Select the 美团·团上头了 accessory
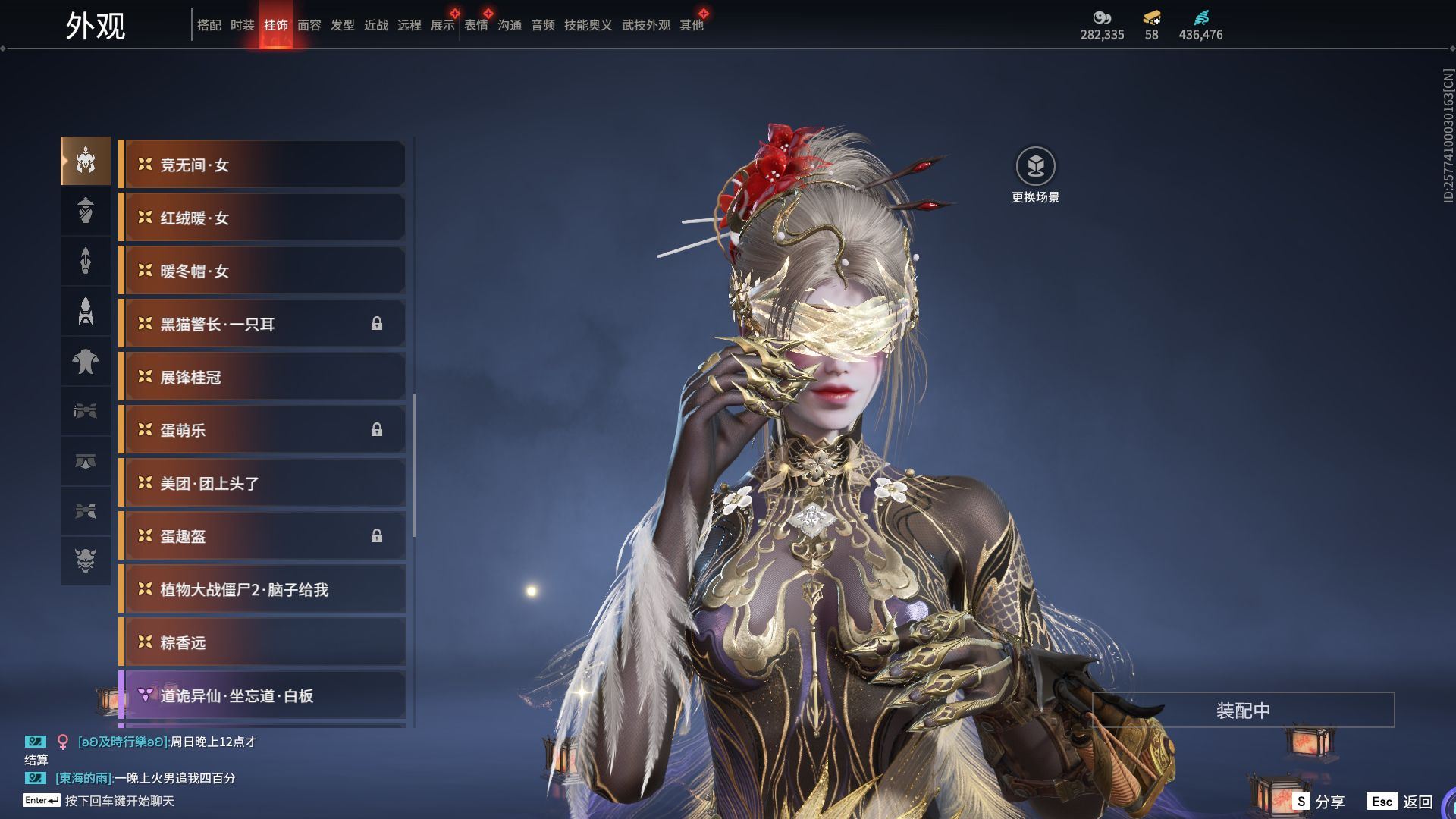The height and width of the screenshot is (819, 1456). pos(262,483)
